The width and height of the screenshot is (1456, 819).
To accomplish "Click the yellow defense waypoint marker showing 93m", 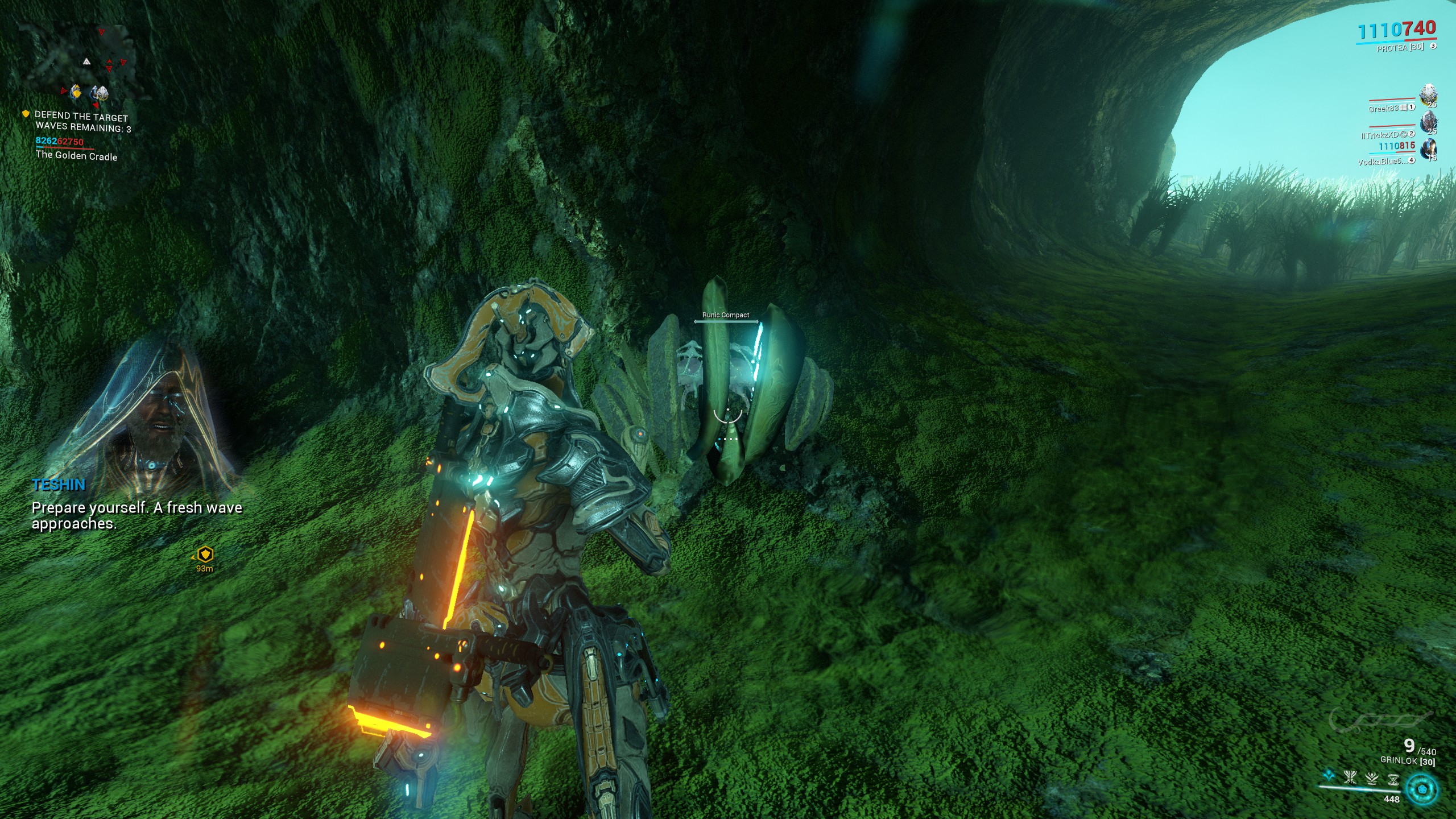I will (x=205, y=554).
